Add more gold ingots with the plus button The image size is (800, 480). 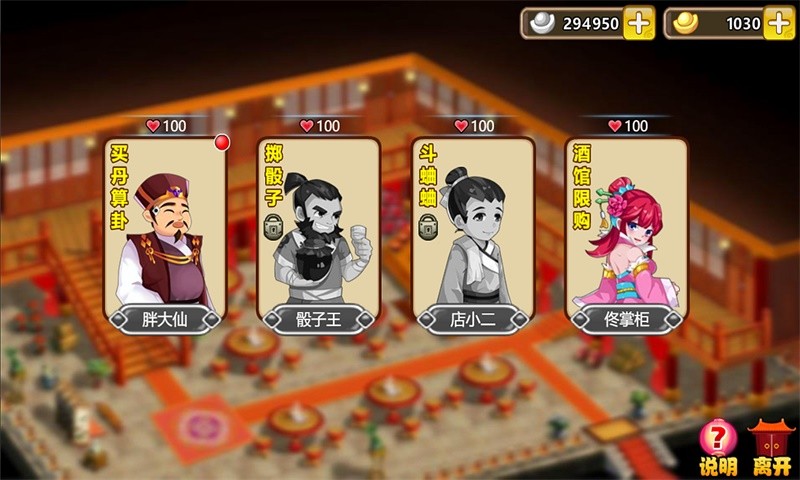779,23
